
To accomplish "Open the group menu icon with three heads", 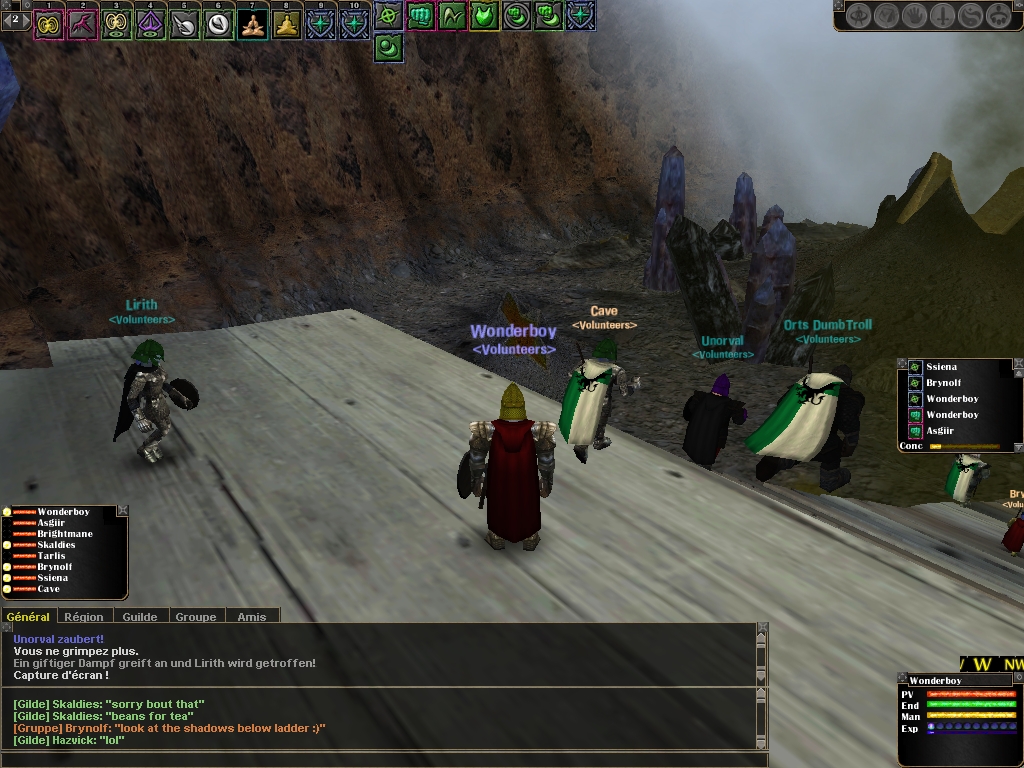I will (999, 16).
